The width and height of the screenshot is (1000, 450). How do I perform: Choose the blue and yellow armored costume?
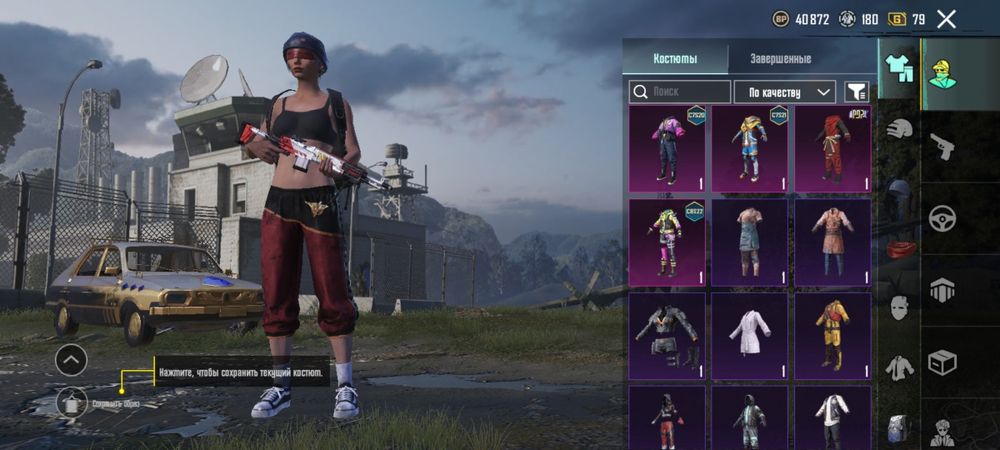pos(750,149)
